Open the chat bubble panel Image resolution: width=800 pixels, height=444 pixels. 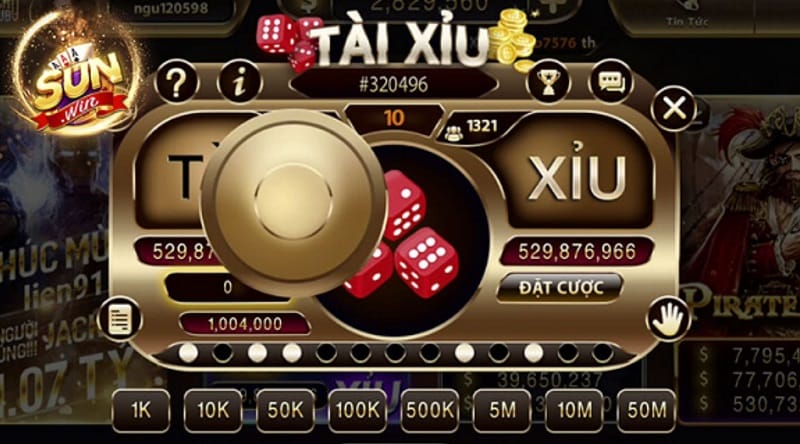[610, 82]
